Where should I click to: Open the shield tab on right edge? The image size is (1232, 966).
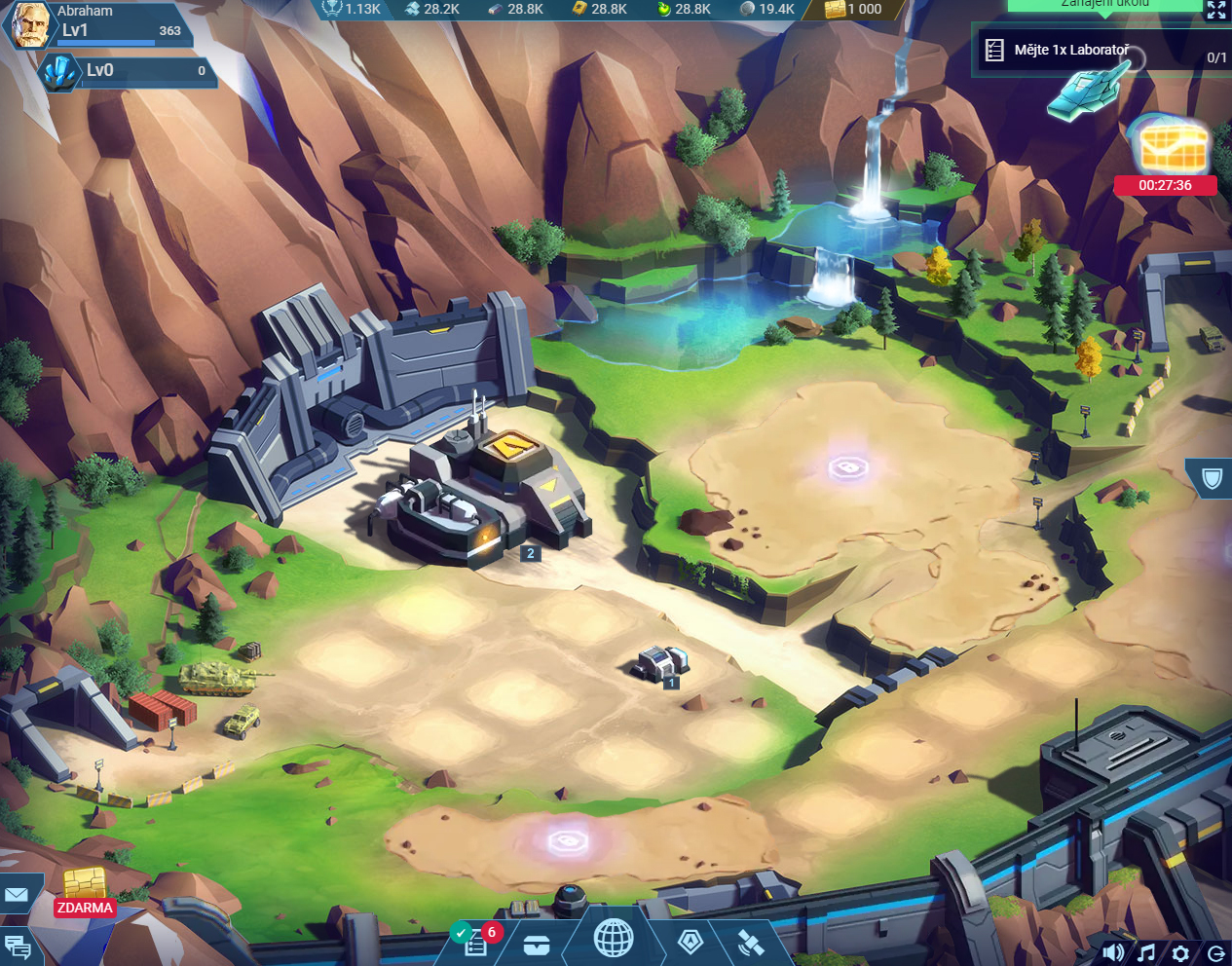coord(1212,478)
